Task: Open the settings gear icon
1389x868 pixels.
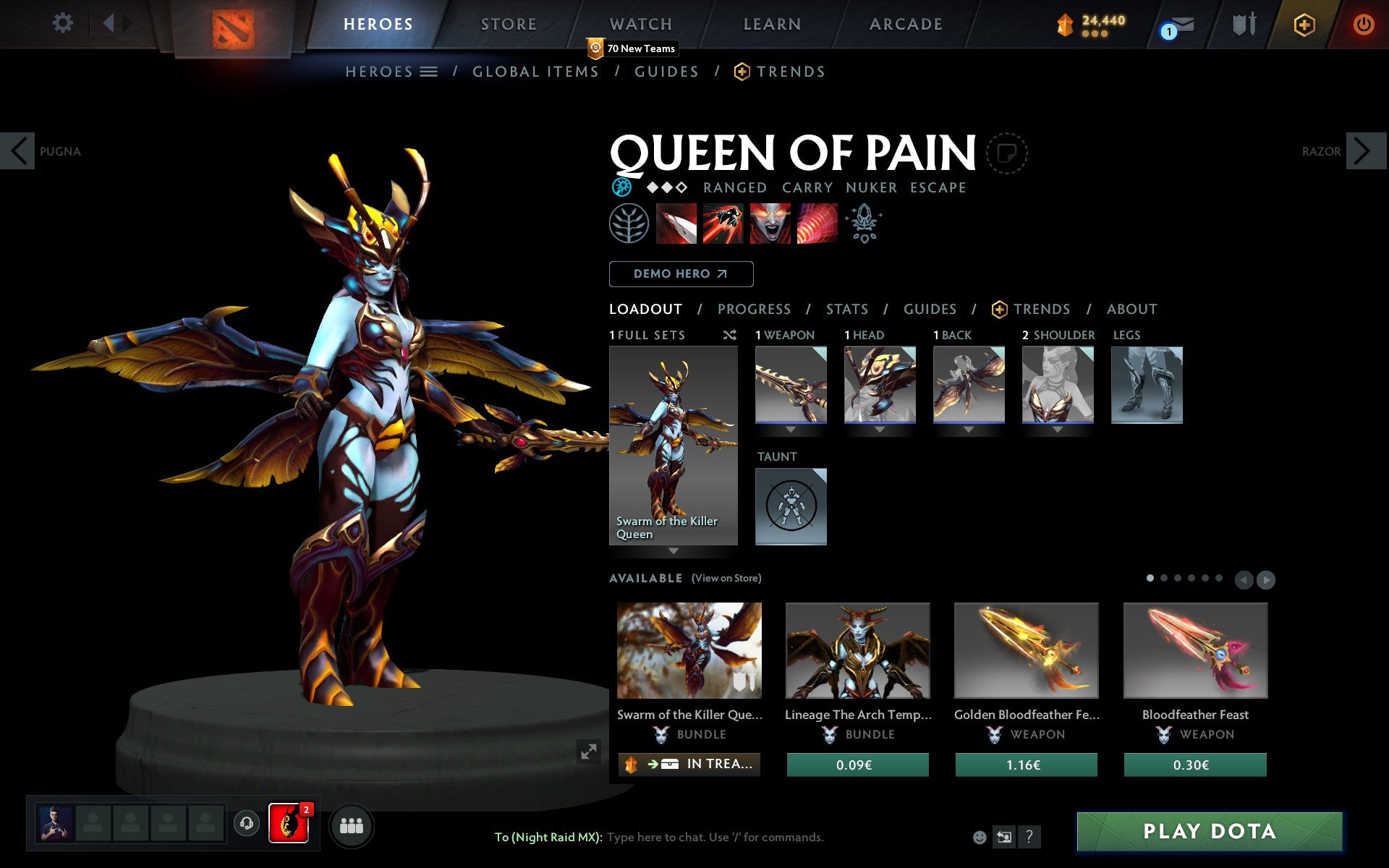Action: pos(64,23)
